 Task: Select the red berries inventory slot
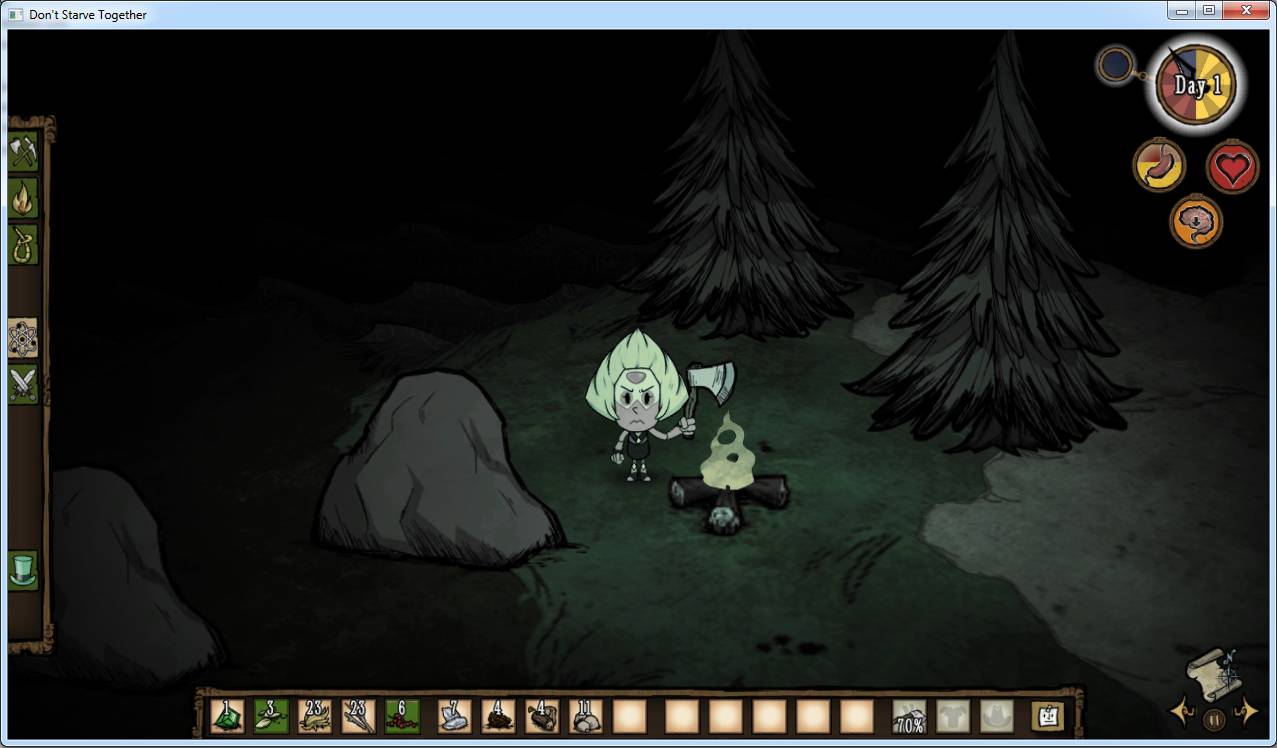coord(402,716)
